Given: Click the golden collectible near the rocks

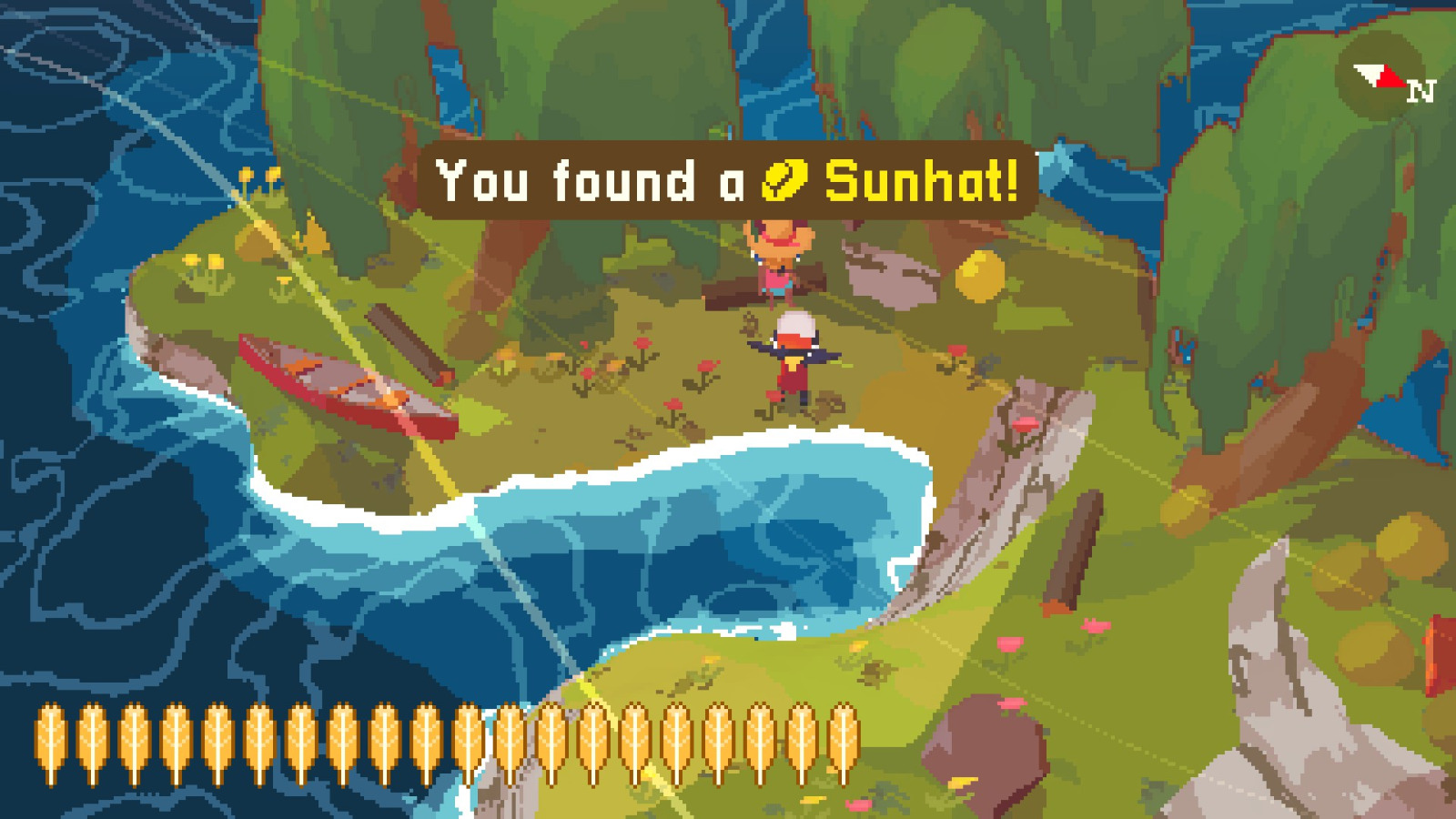Looking at the screenshot, I should pos(977,278).
